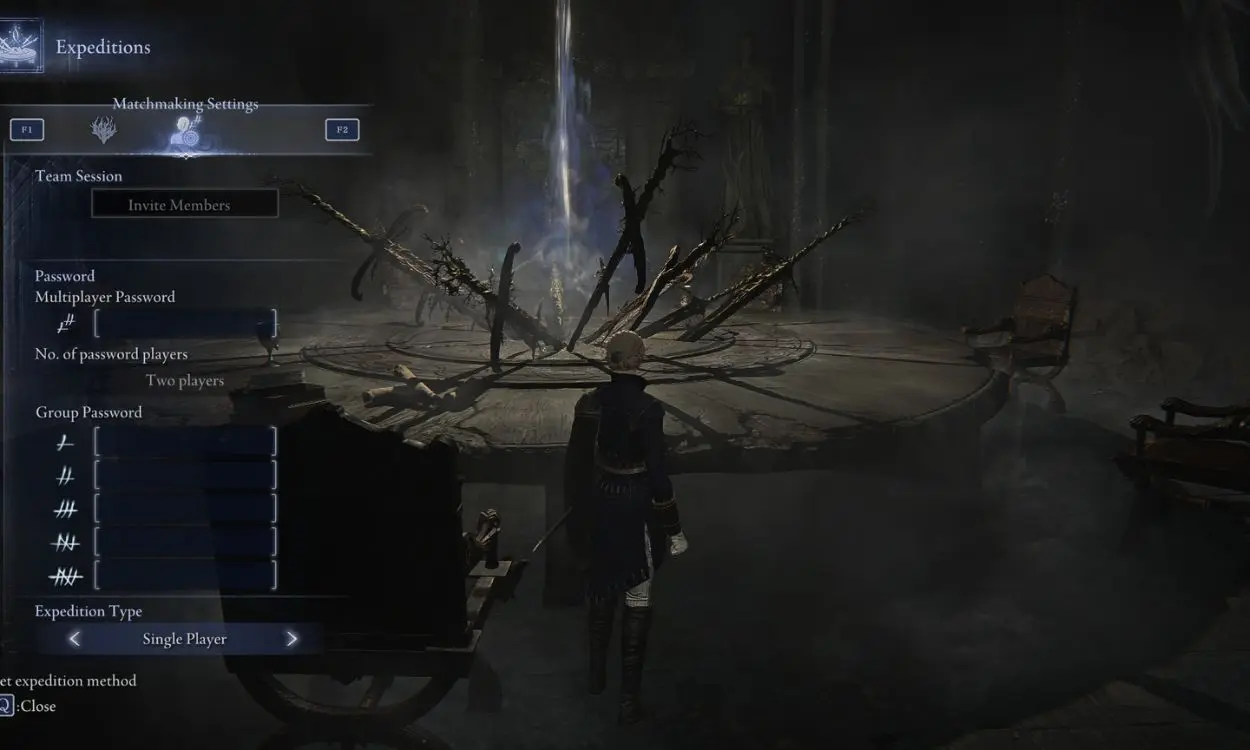This screenshot has width=1250, height=750.
Task: Switch to the Matchmaking Settings tab
Action: (185, 132)
